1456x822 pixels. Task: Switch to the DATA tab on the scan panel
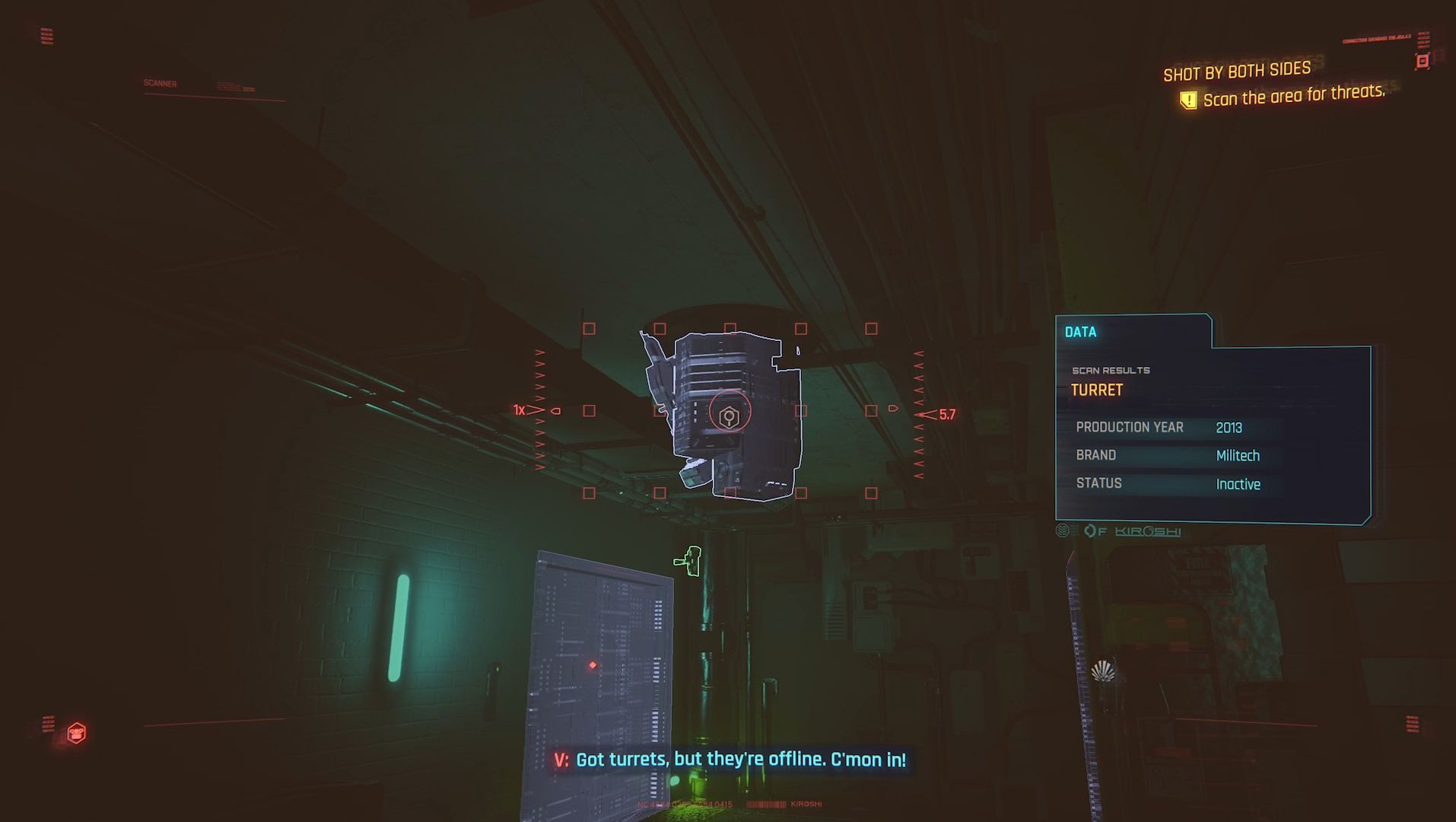pyautogui.click(x=1082, y=332)
